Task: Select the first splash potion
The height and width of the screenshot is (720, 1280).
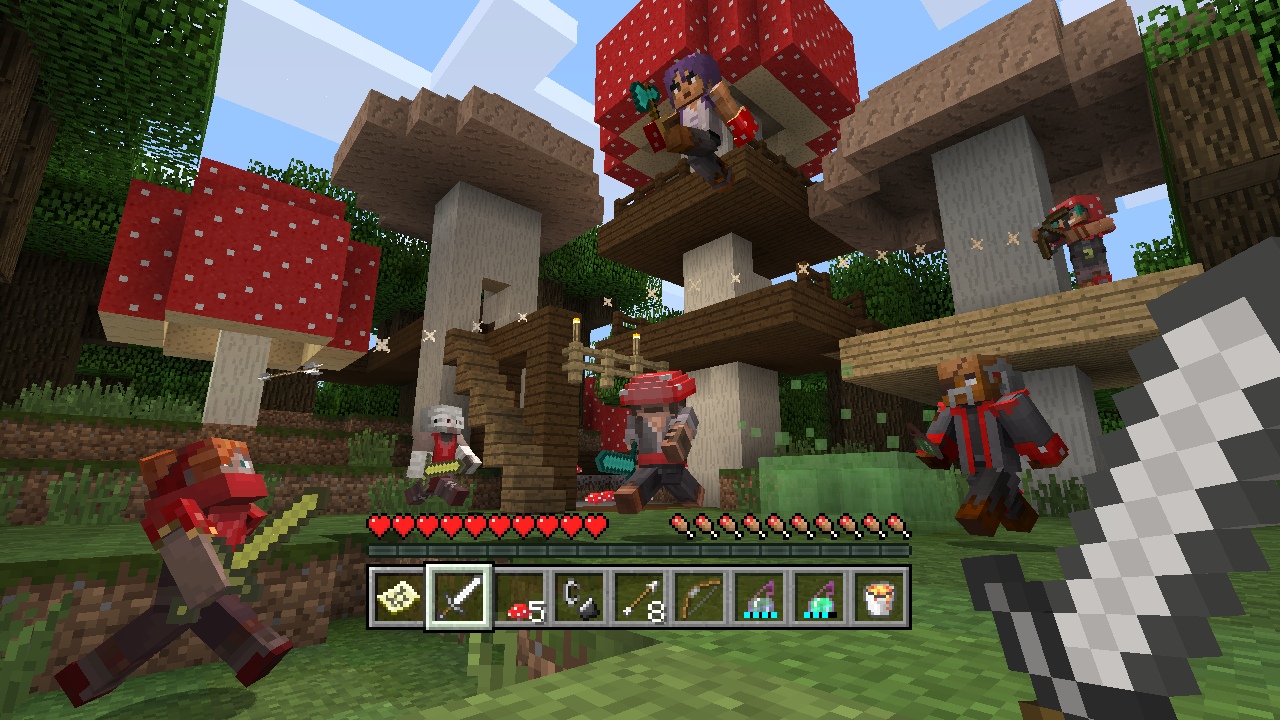Action: point(760,596)
